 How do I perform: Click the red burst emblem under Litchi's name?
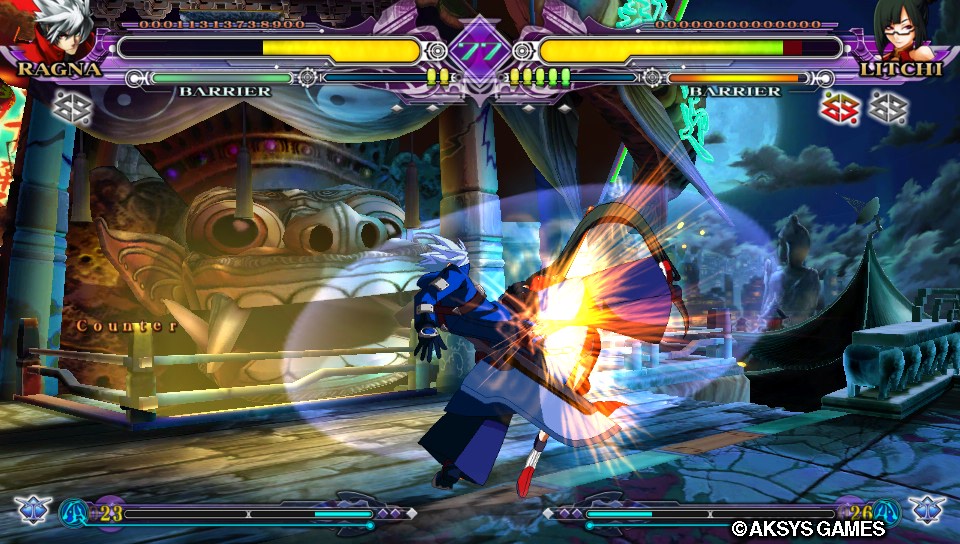pos(840,107)
